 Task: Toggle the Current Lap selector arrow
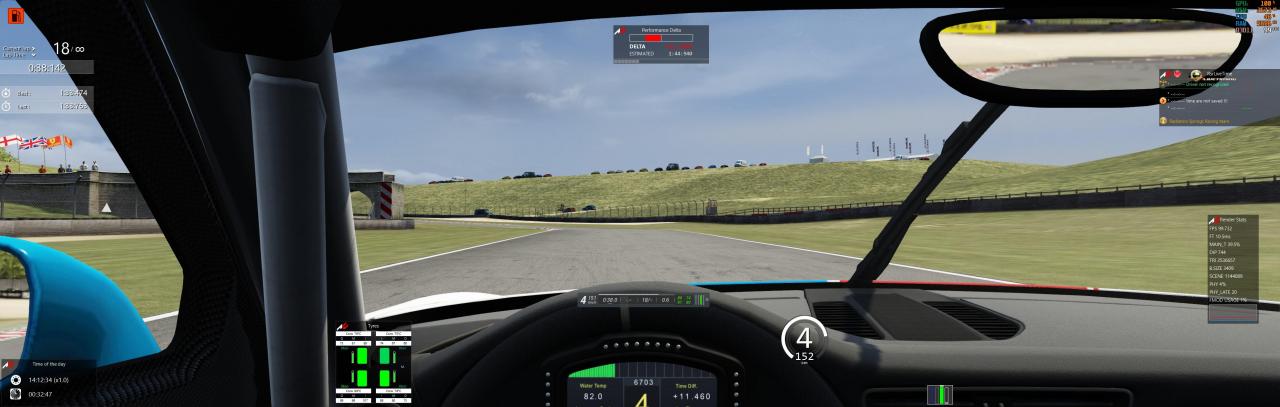(34, 48)
